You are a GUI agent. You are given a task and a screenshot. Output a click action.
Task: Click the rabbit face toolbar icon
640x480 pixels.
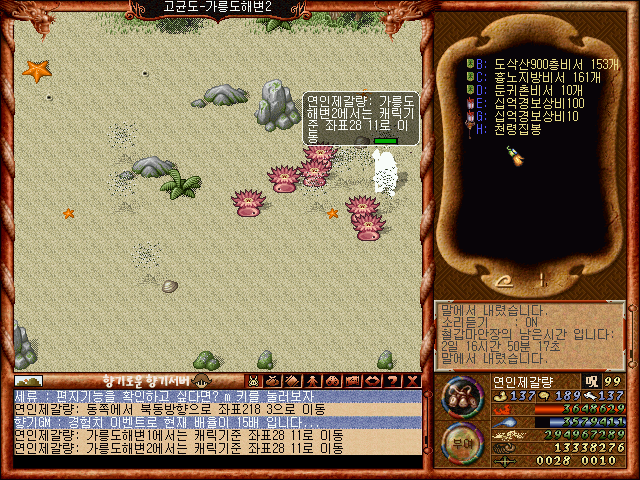pos(254,381)
